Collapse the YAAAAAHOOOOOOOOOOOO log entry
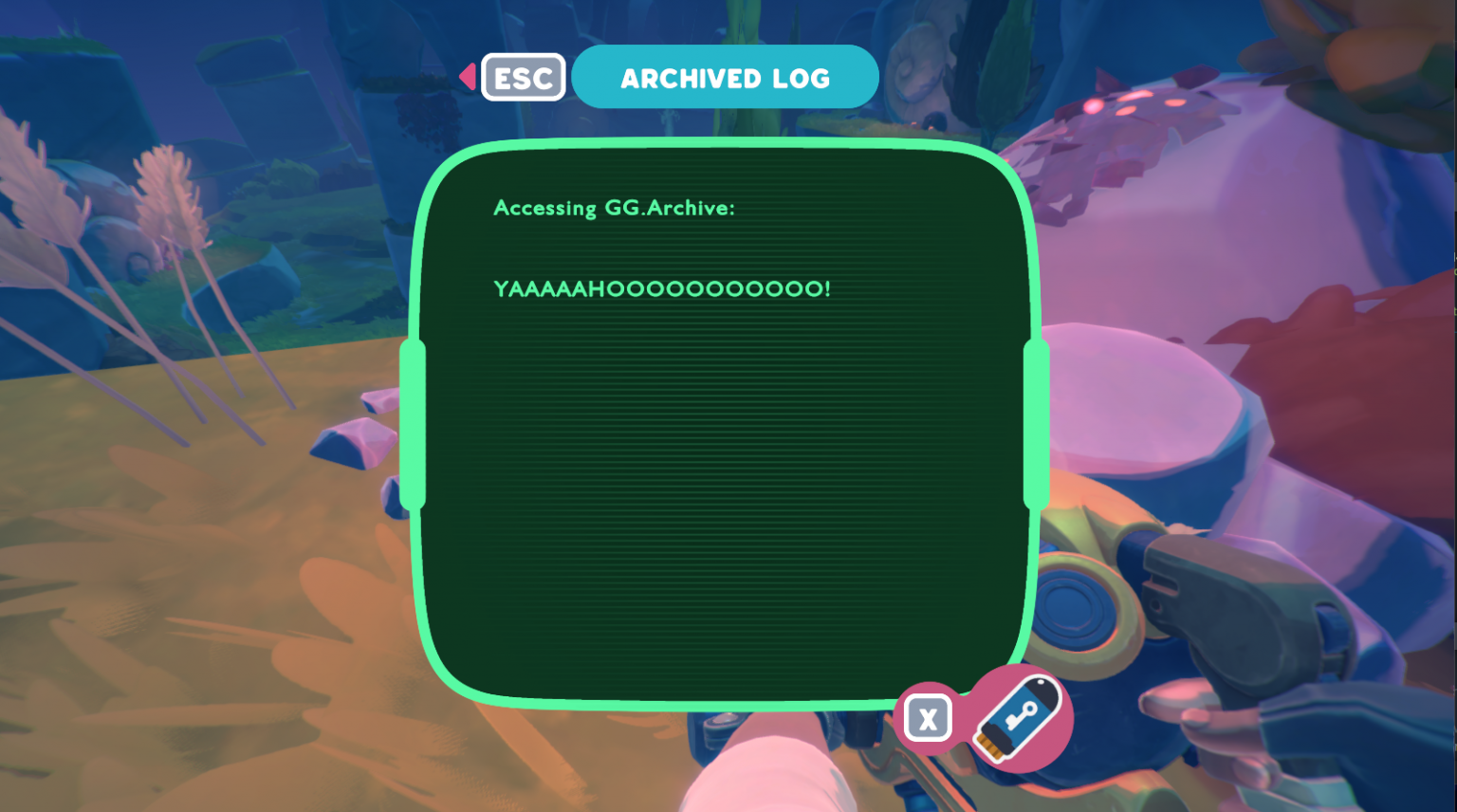 tap(661, 289)
